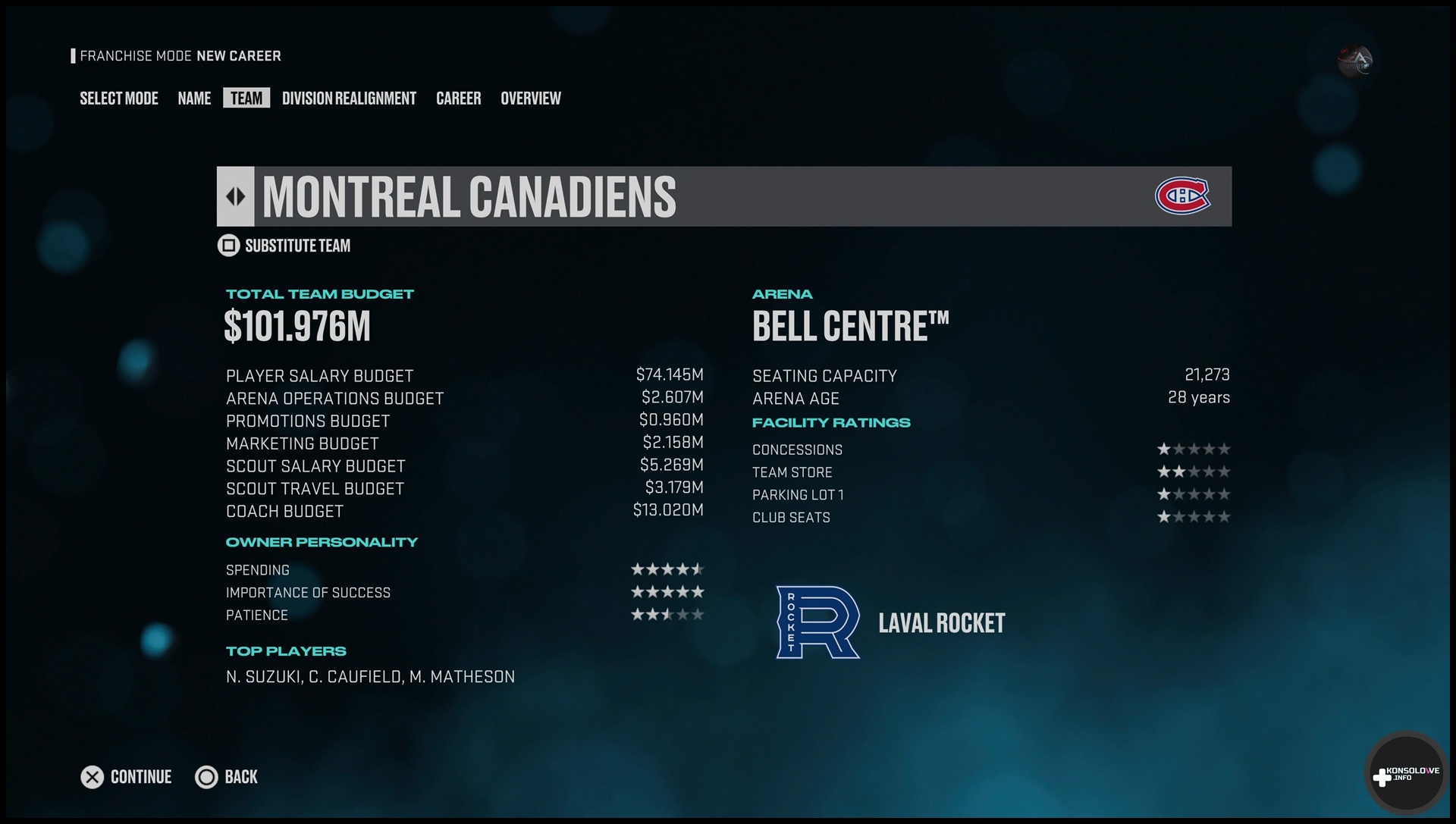Select the highlighted Team tab

point(246,99)
